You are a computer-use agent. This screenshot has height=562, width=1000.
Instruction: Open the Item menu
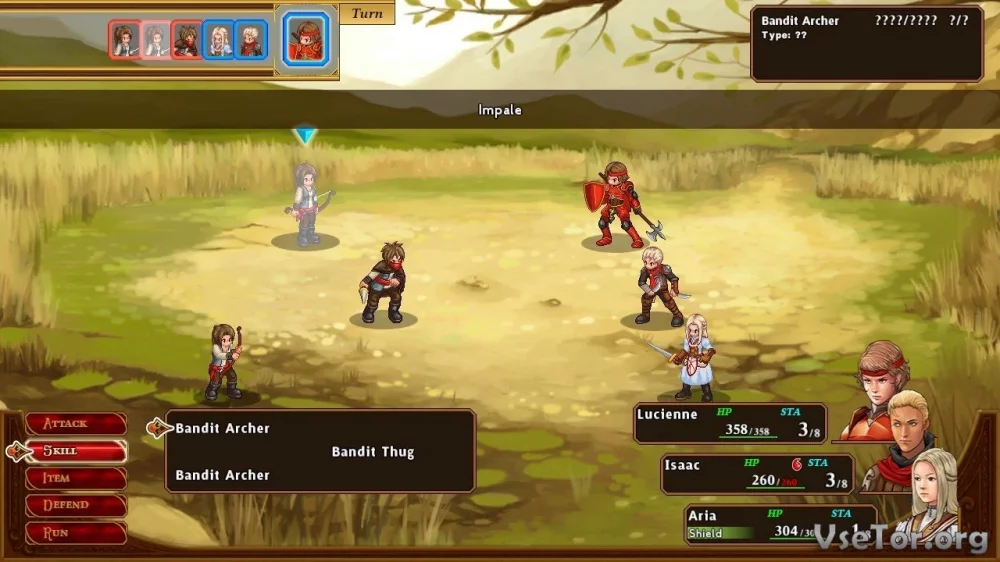click(x=76, y=478)
